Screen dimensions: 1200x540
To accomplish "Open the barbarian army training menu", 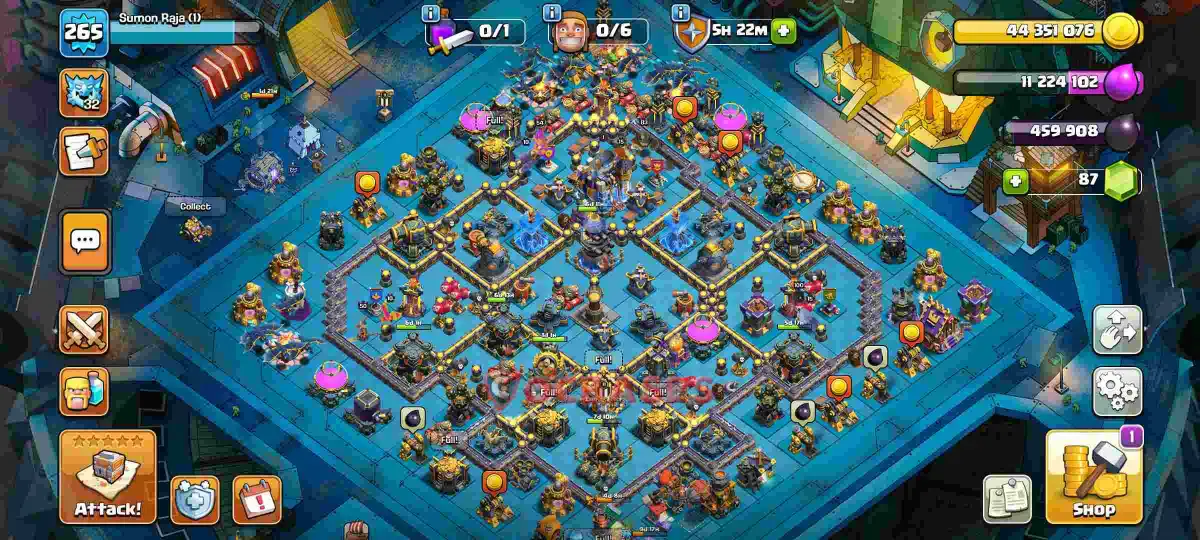I will [x=85, y=391].
